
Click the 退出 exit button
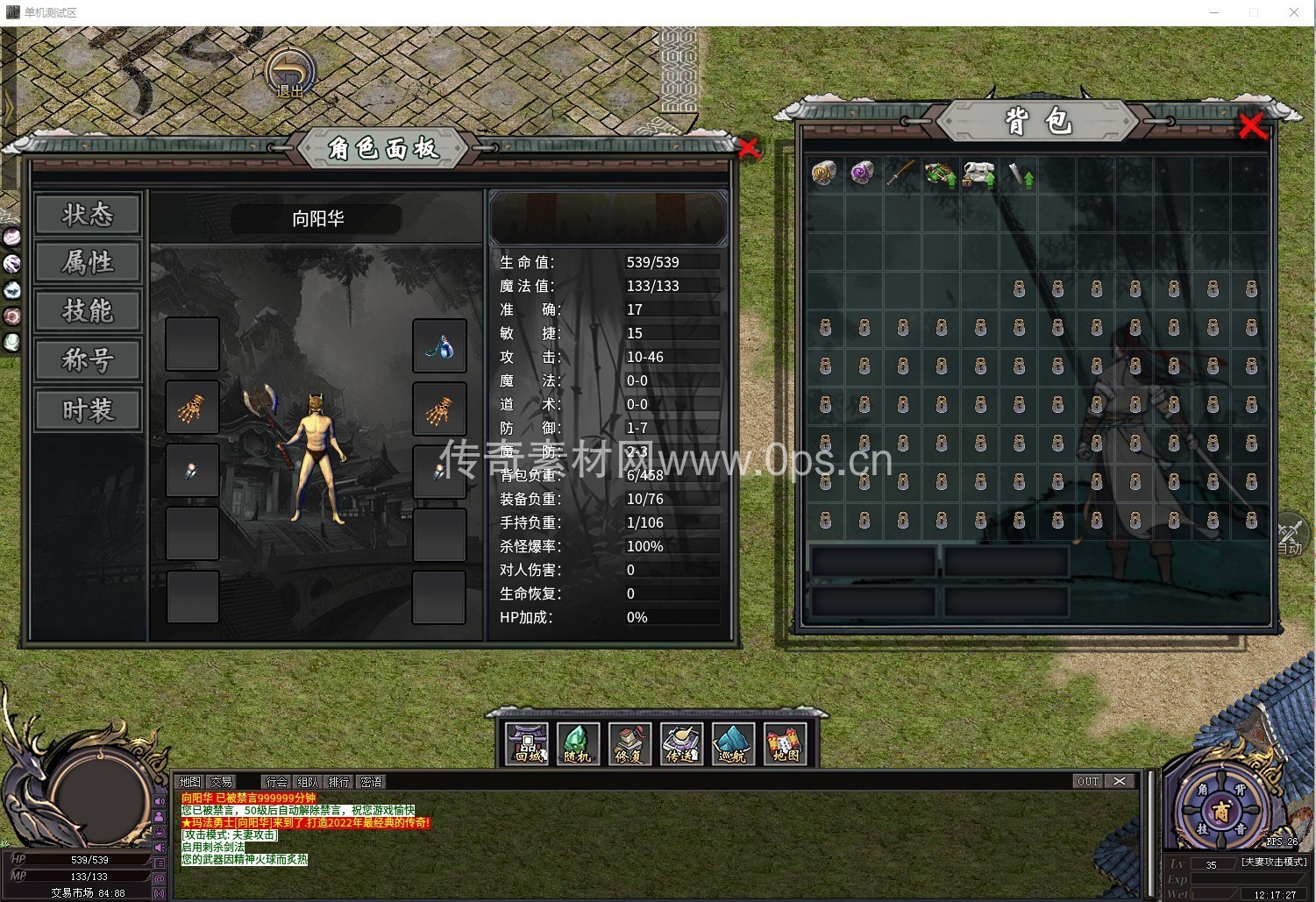pos(290,74)
